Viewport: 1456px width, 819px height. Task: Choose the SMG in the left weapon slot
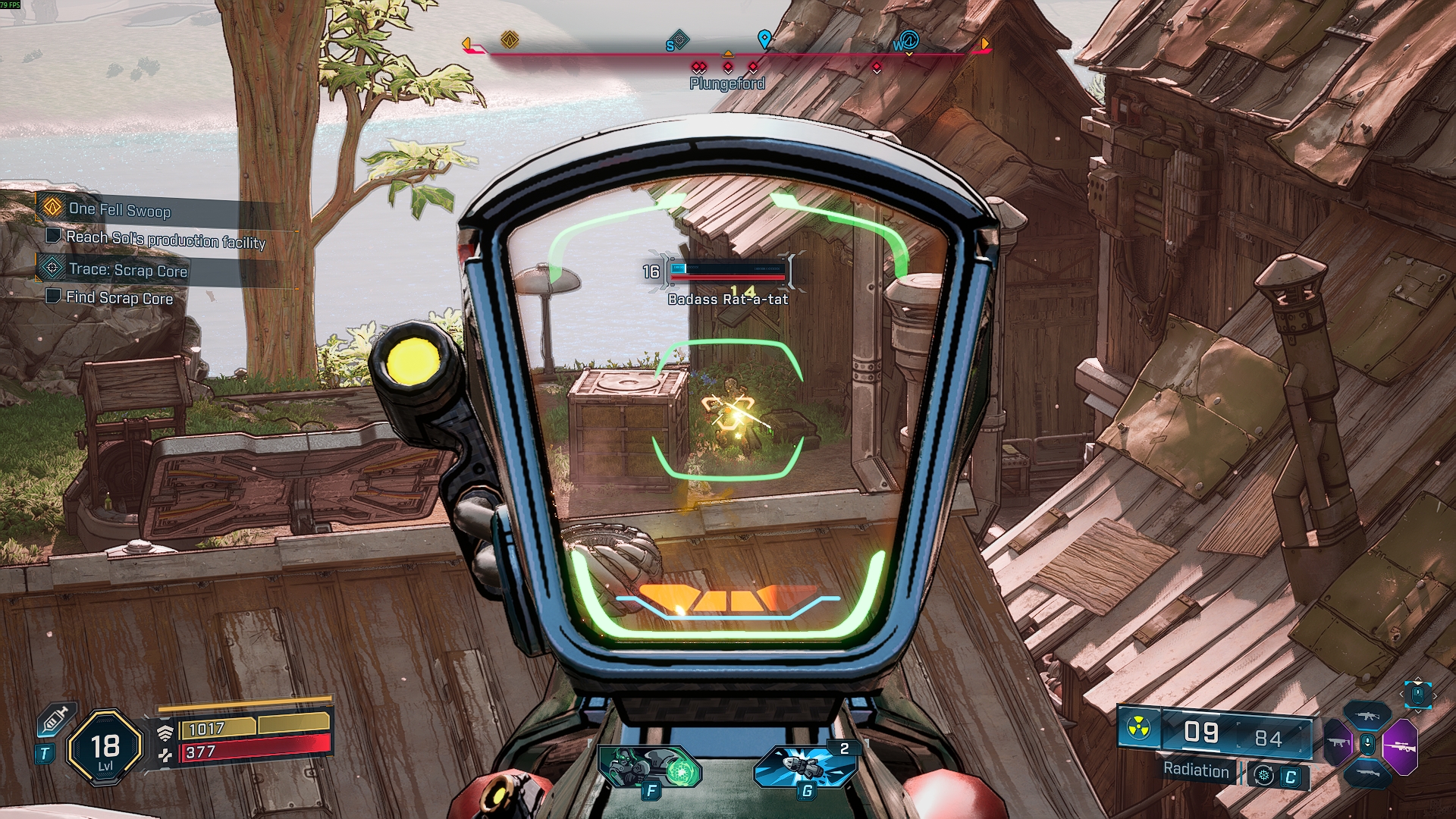[x=1337, y=742]
